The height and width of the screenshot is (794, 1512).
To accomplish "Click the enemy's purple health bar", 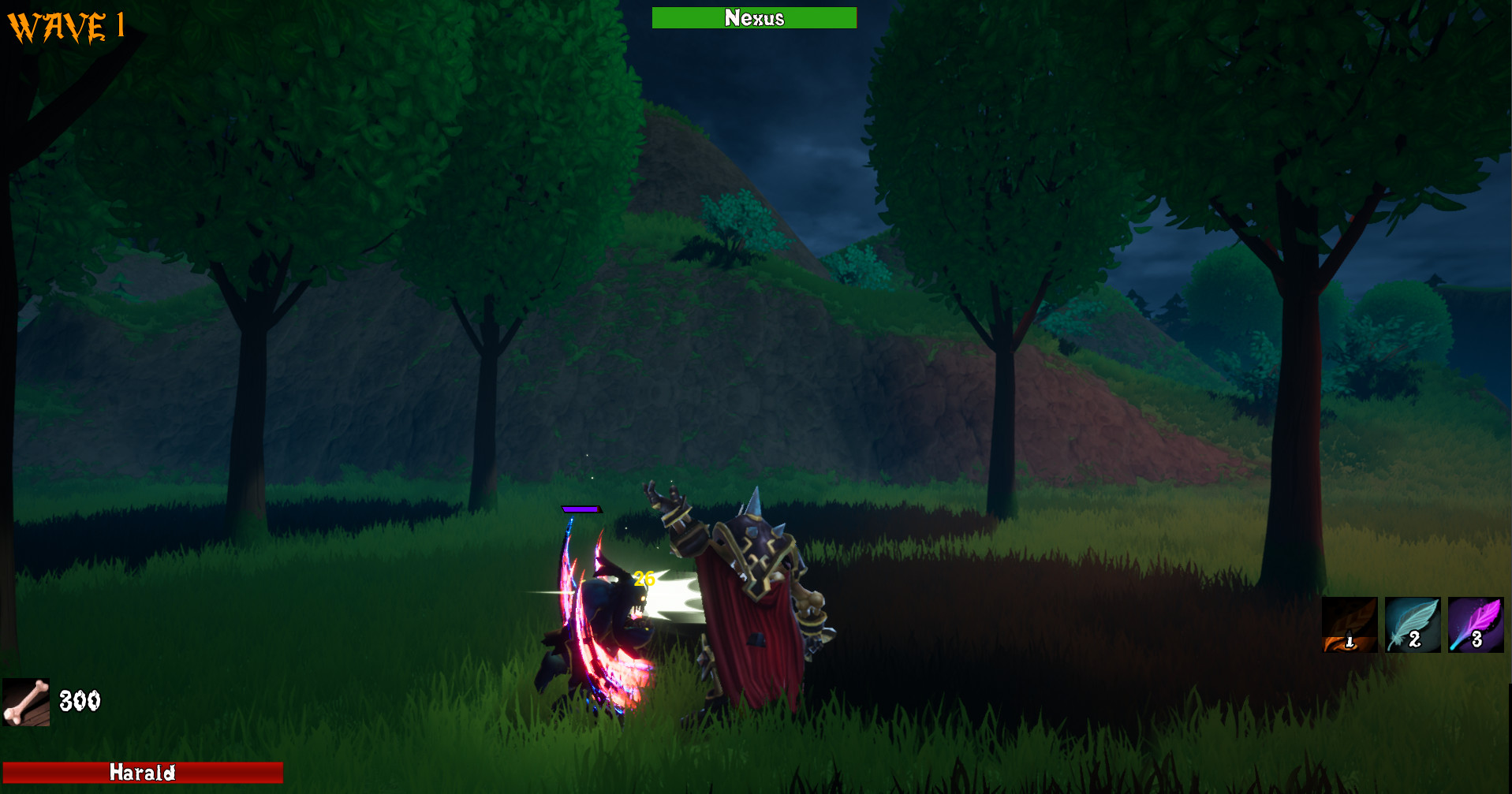I will tap(581, 511).
